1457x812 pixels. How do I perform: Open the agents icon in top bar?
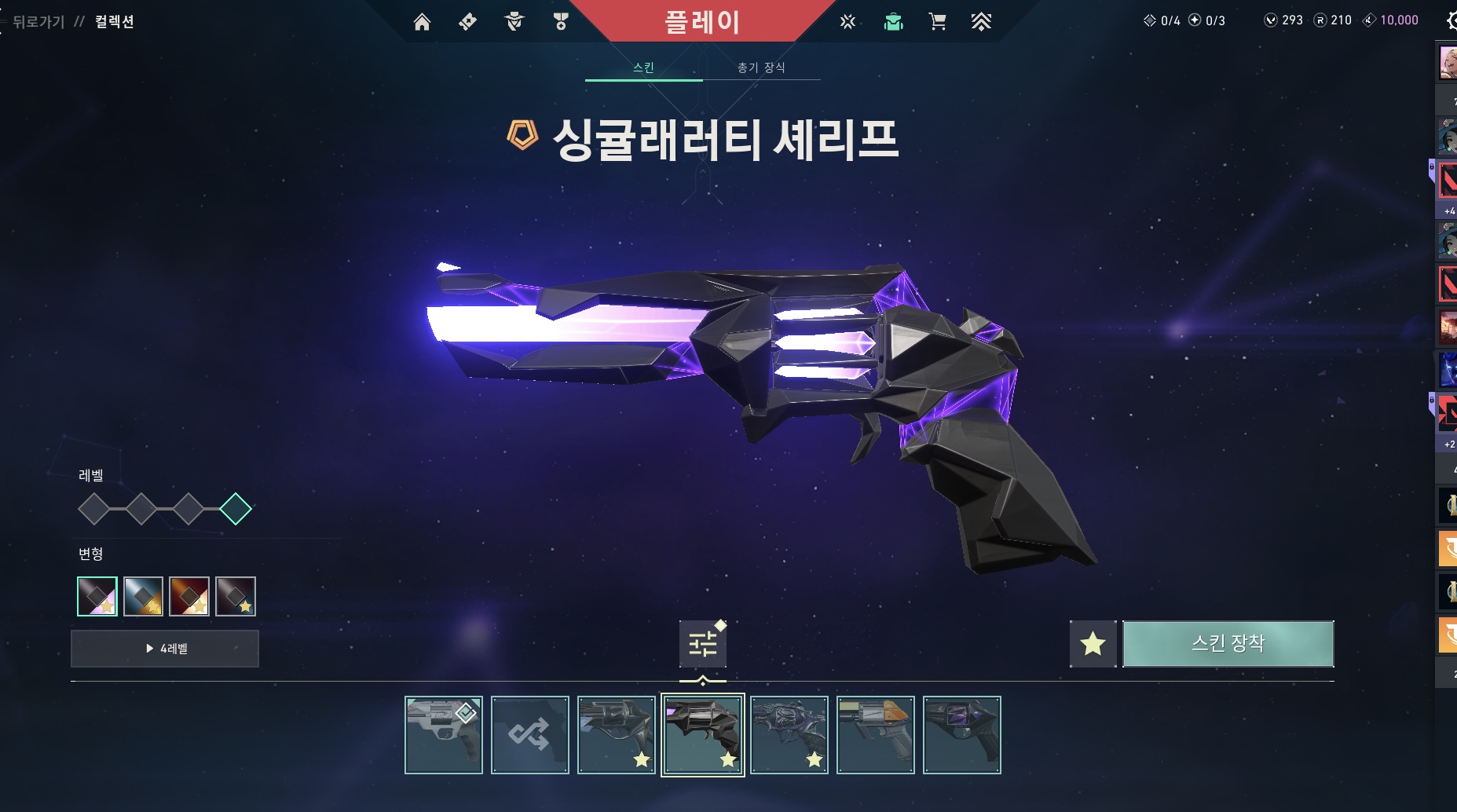coord(514,22)
